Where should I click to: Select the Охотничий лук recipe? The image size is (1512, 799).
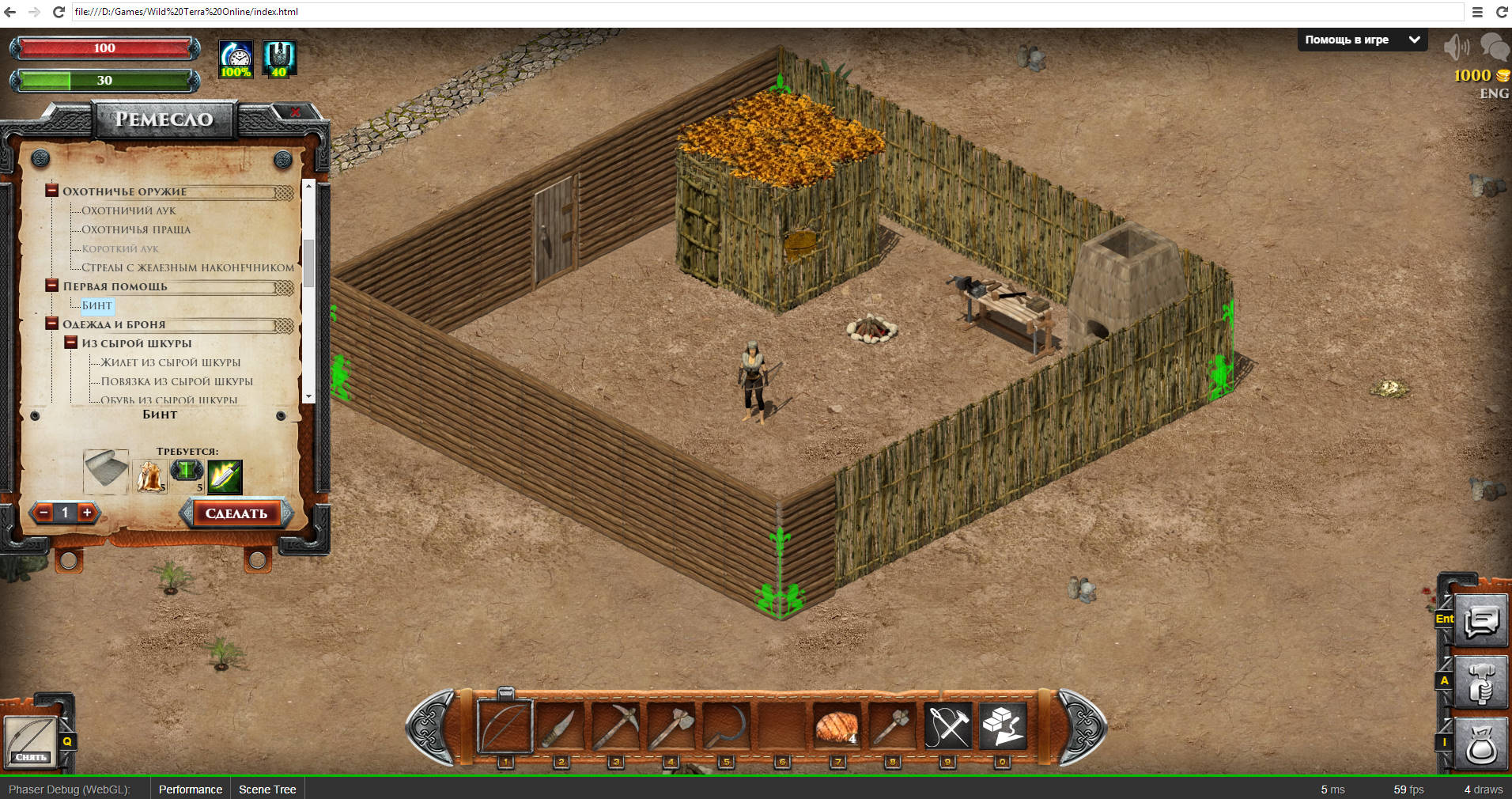click(x=129, y=210)
